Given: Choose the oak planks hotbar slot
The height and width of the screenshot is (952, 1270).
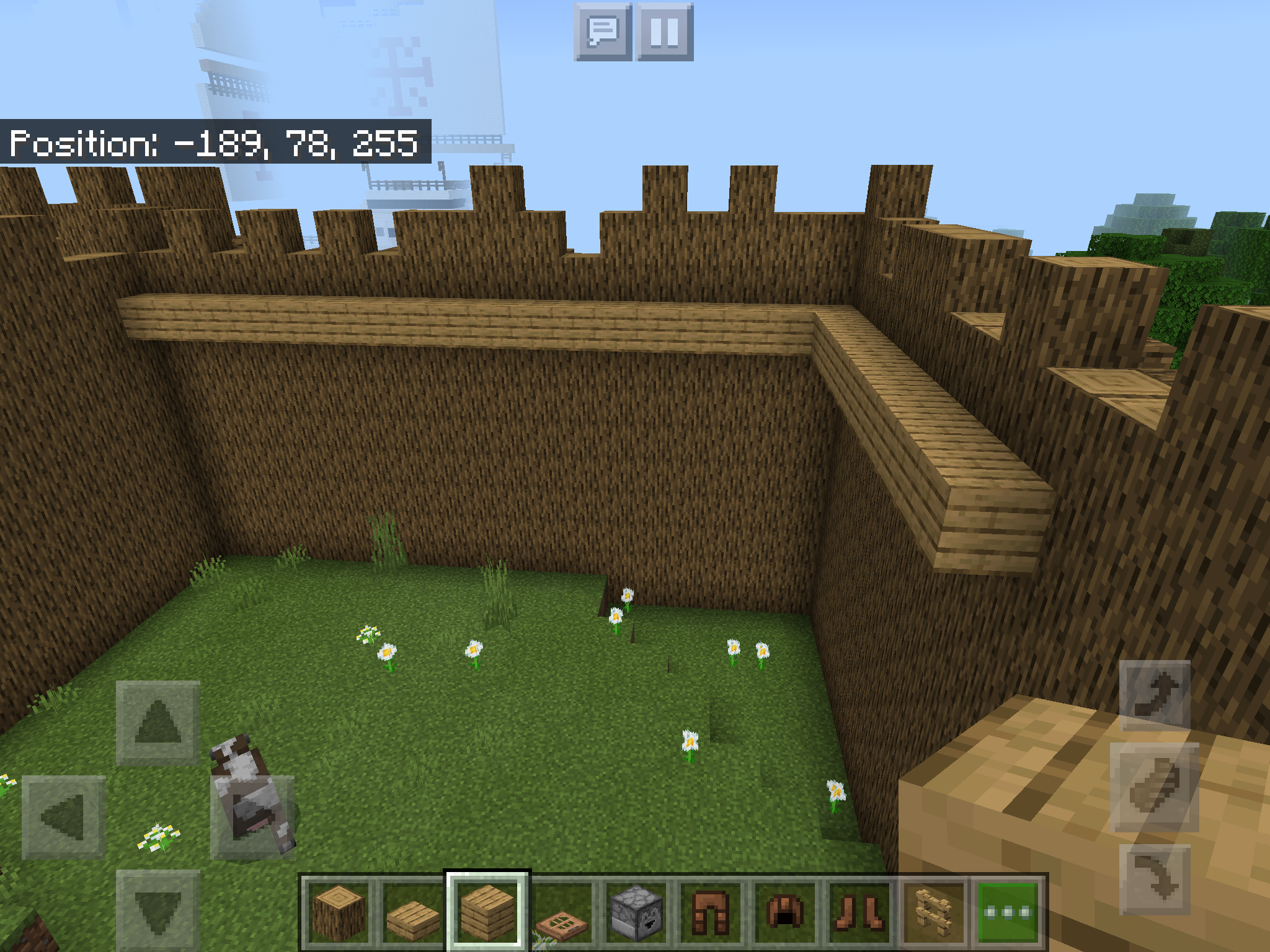Looking at the screenshot, I should pyautogui.click(x=487, y=911).
